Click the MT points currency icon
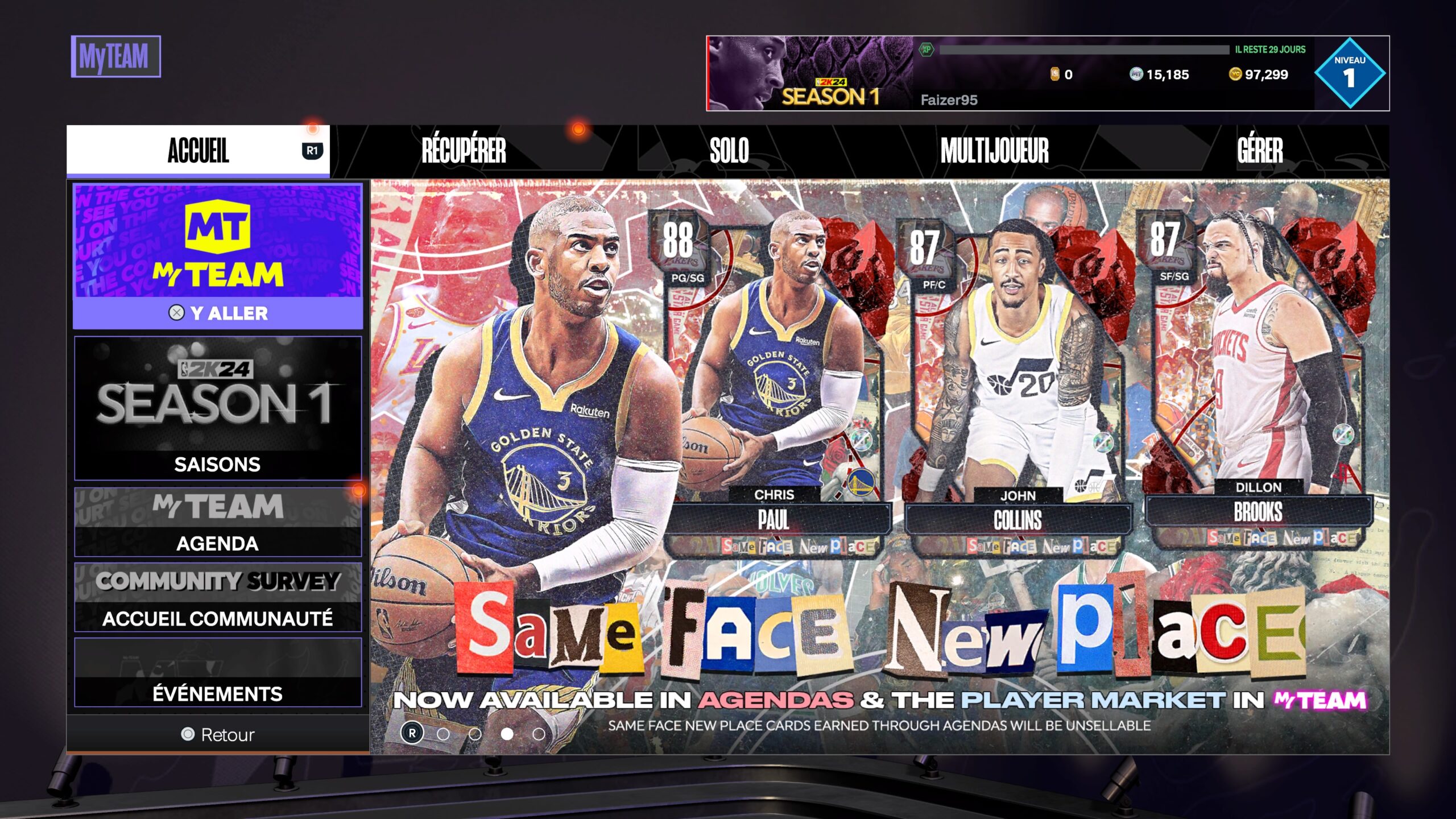 point(1135,73)
